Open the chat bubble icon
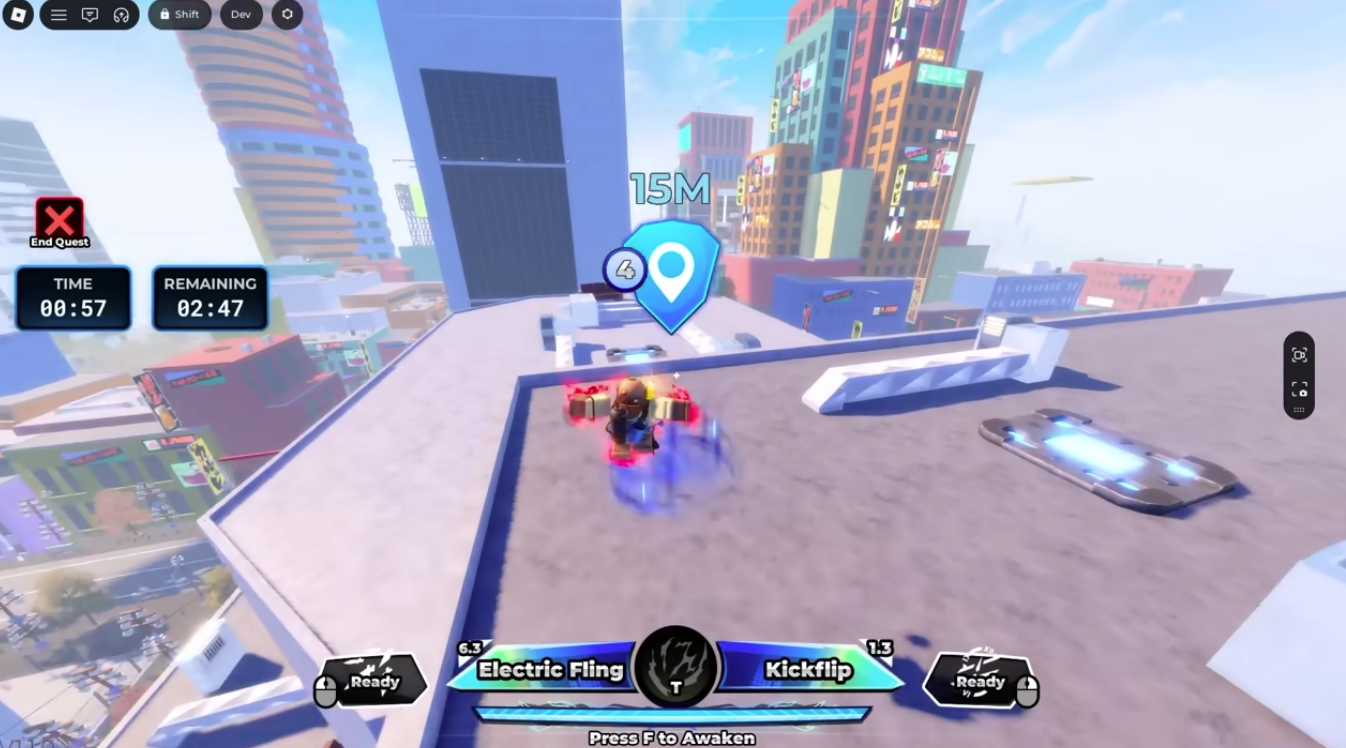 coord(90,15)
